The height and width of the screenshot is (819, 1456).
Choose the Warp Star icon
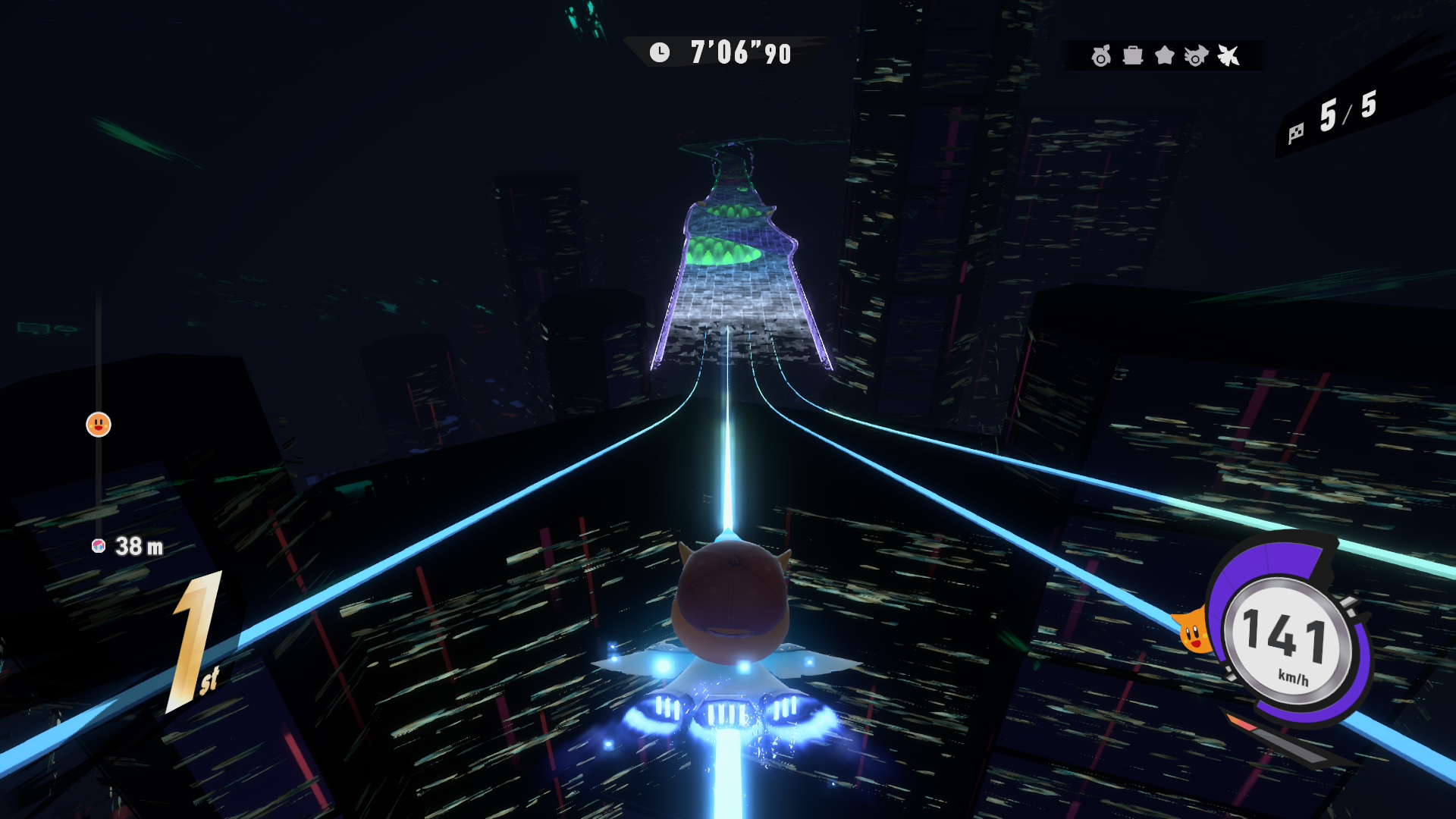click(1164, 55)
